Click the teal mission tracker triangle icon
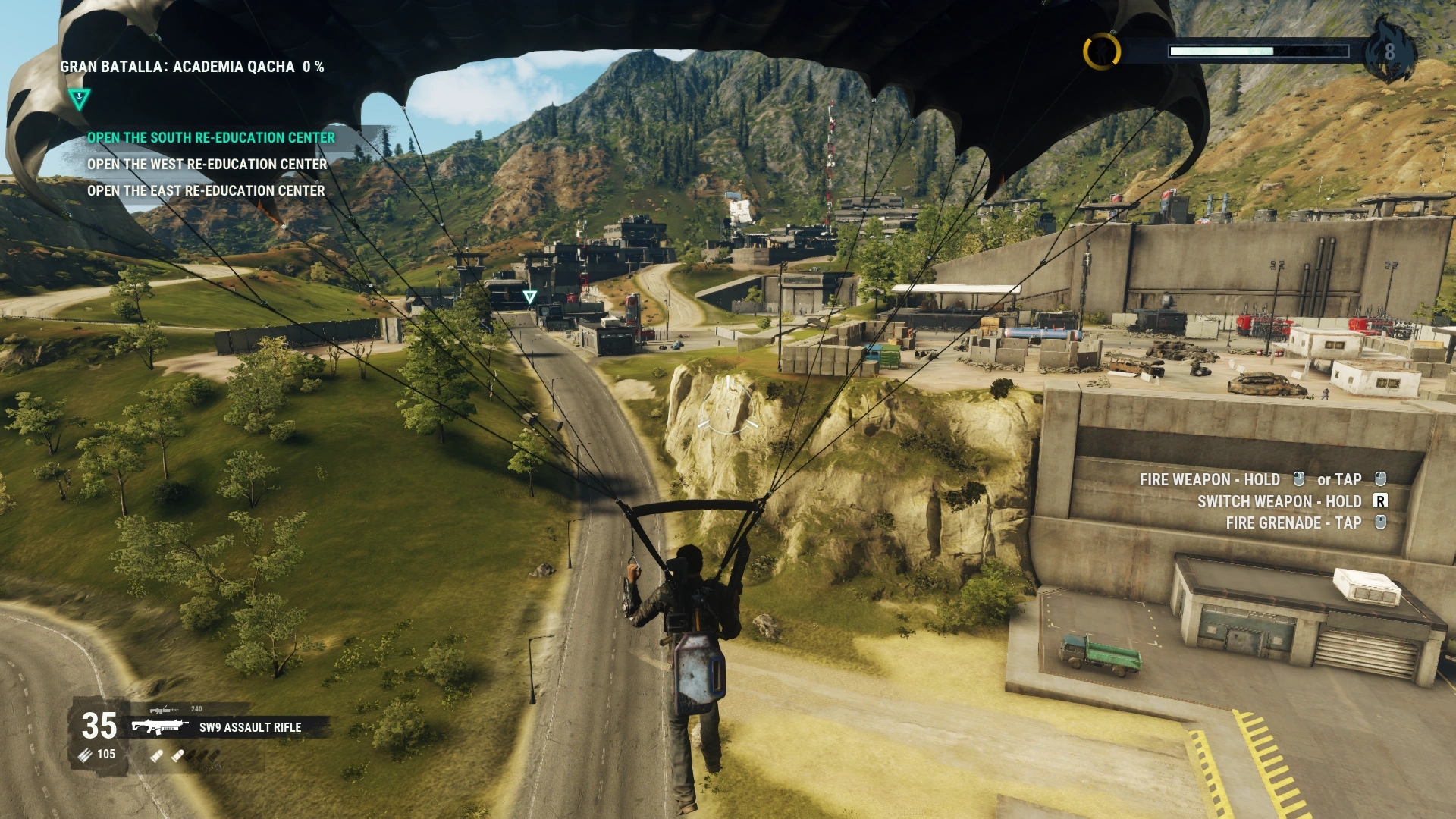 coord(79,98)
